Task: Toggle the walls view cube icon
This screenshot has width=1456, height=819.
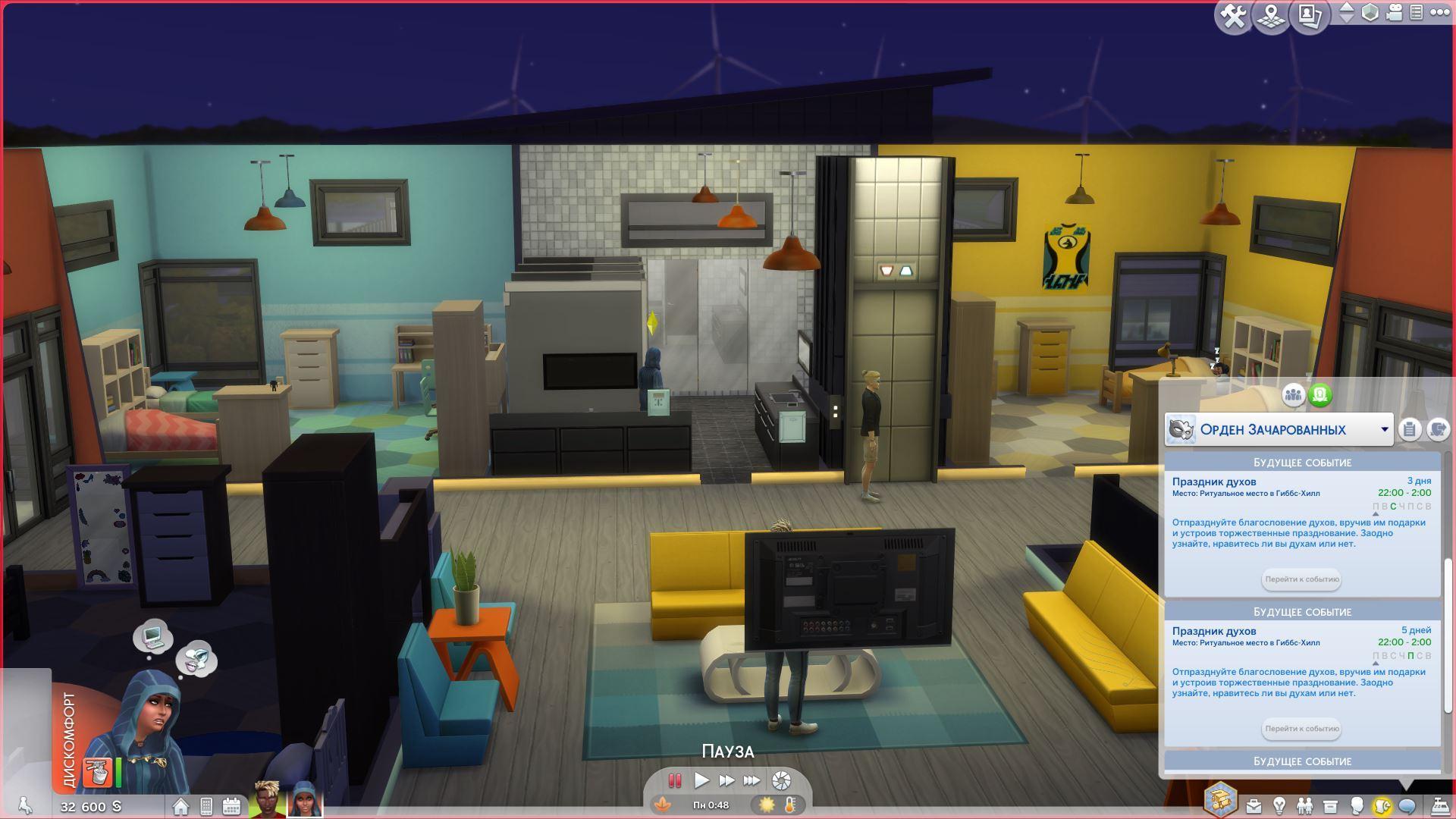Action: pyautogui.click(x=1370, y=13)
